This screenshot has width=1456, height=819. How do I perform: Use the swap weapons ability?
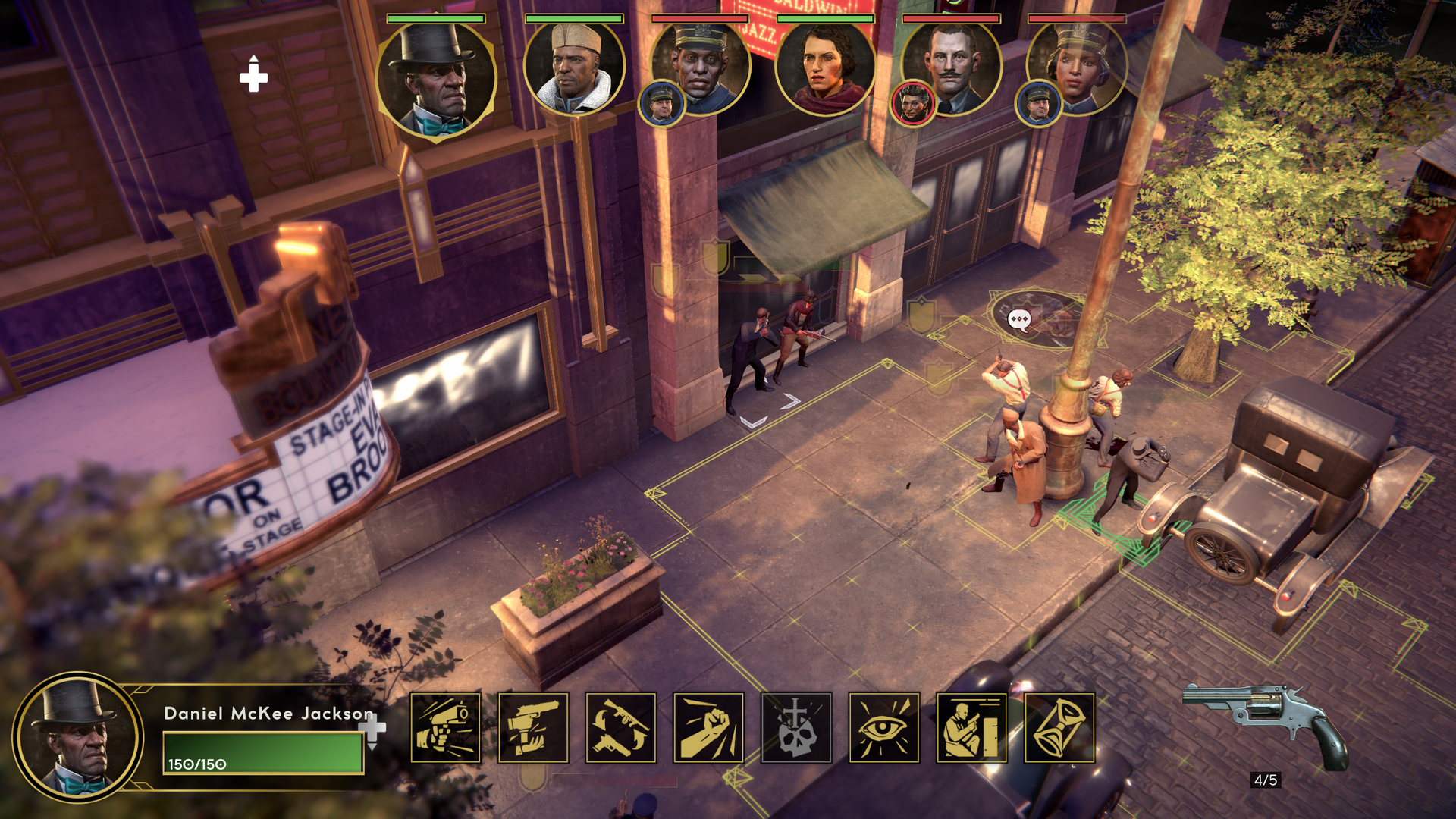pos(621,728)
